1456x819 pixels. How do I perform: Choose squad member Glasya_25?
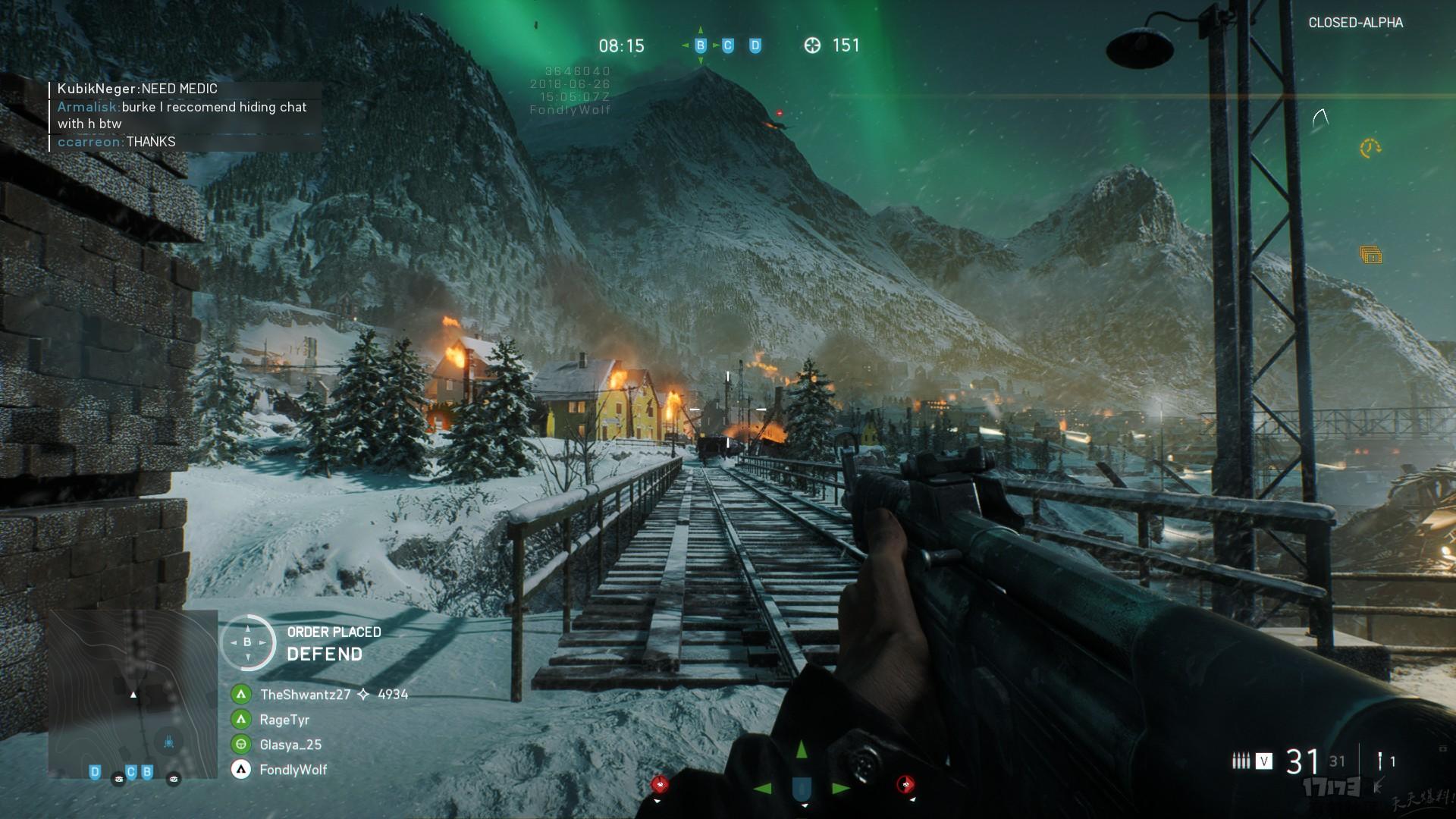point(290,744)
